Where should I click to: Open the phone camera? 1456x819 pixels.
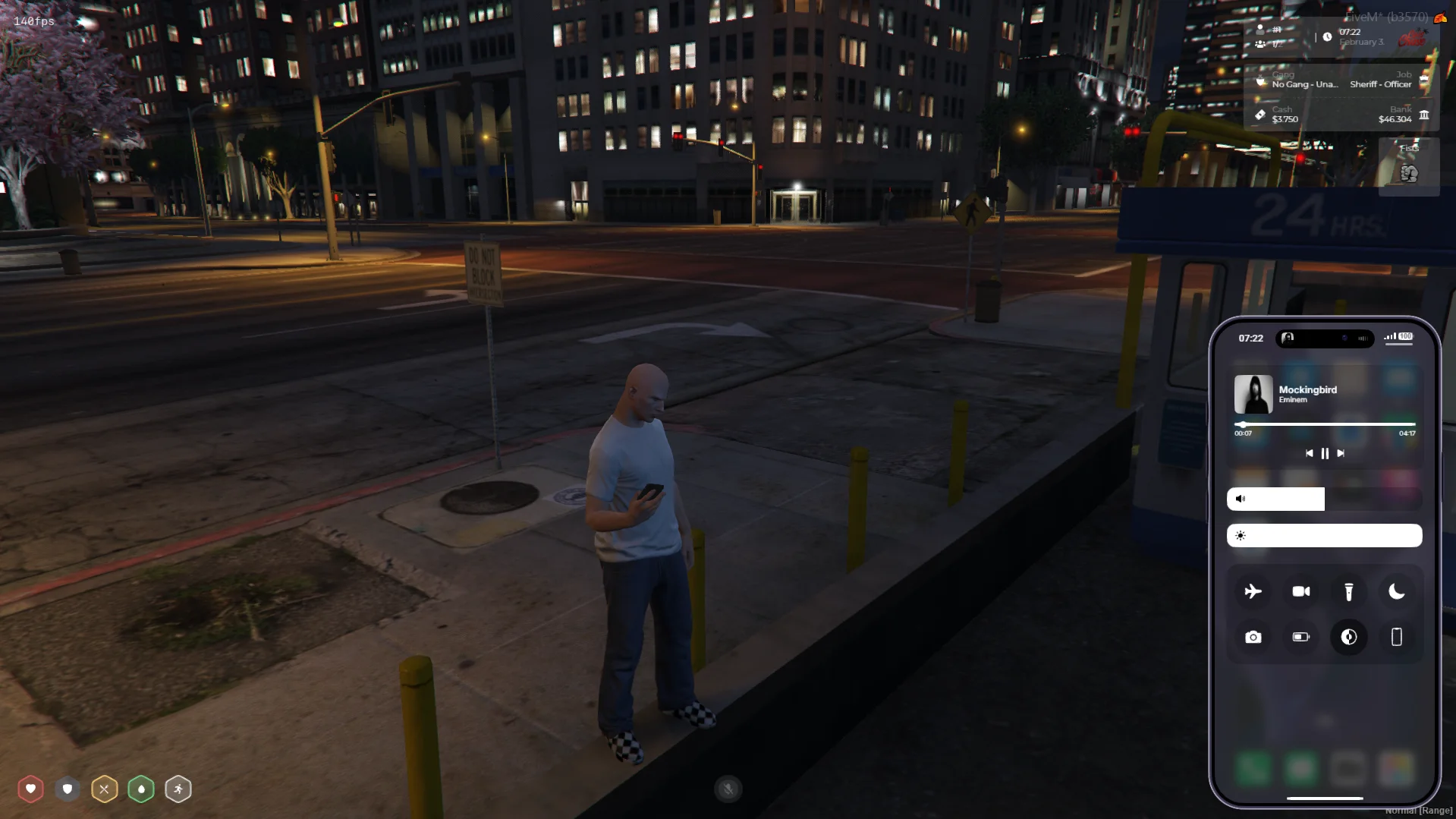pyautogui.click(x=1253, y=638)
